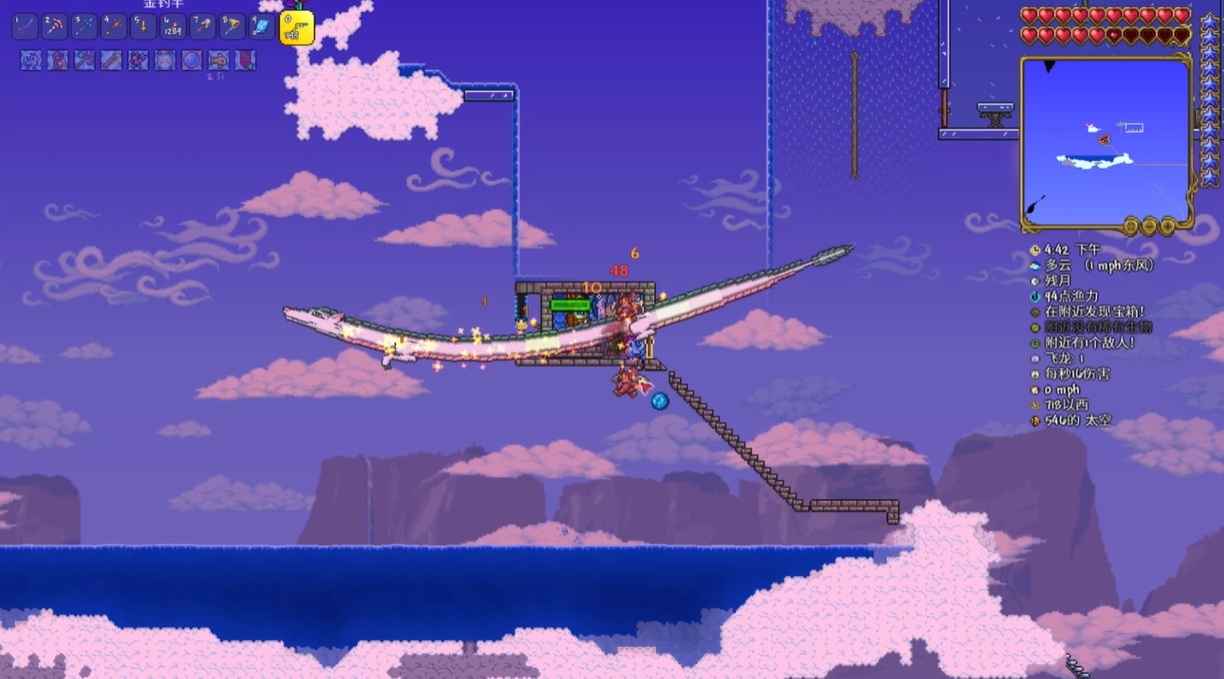Choose the blue item in hotbar slot 9
The width and height of the screenshot is (1224, 679).
[262, 26]
